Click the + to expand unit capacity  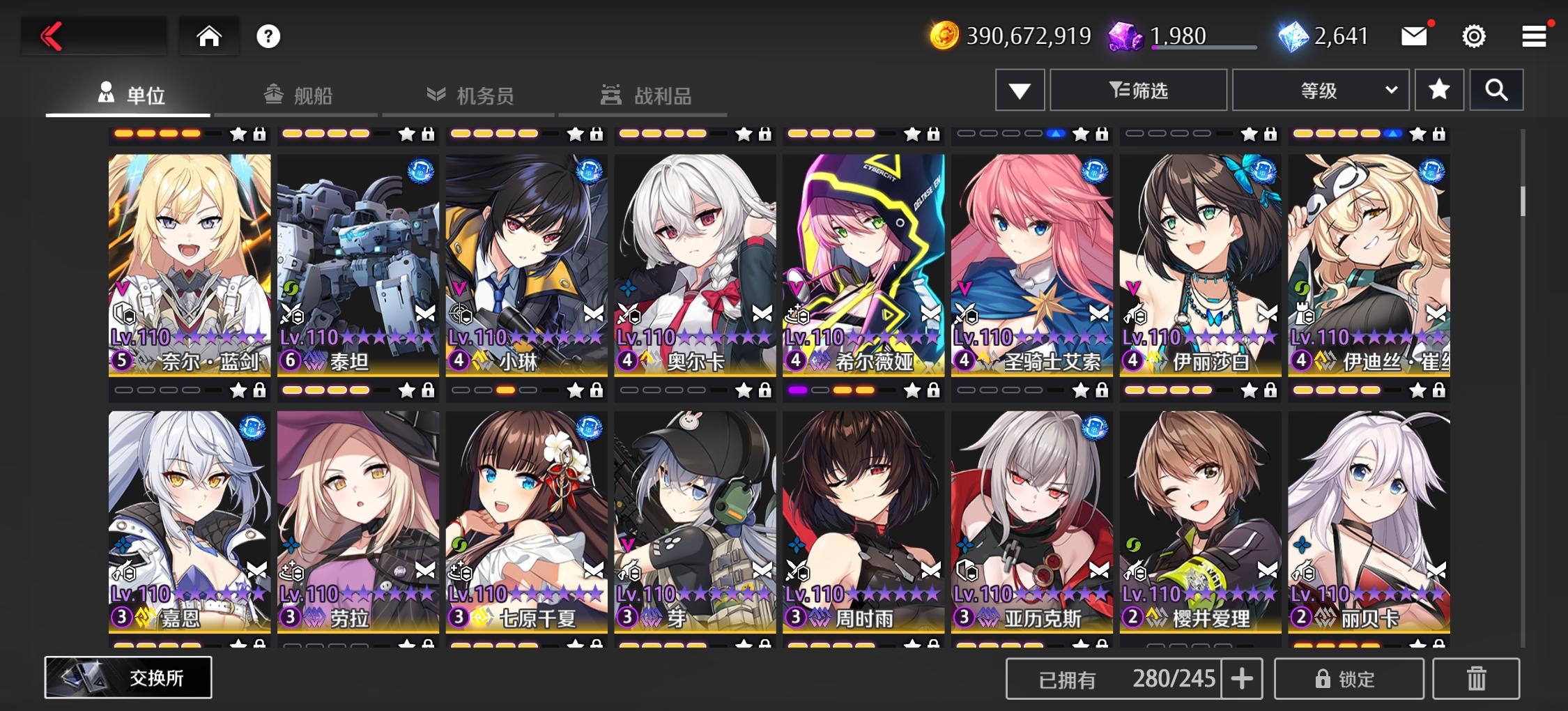[1241, 677]
